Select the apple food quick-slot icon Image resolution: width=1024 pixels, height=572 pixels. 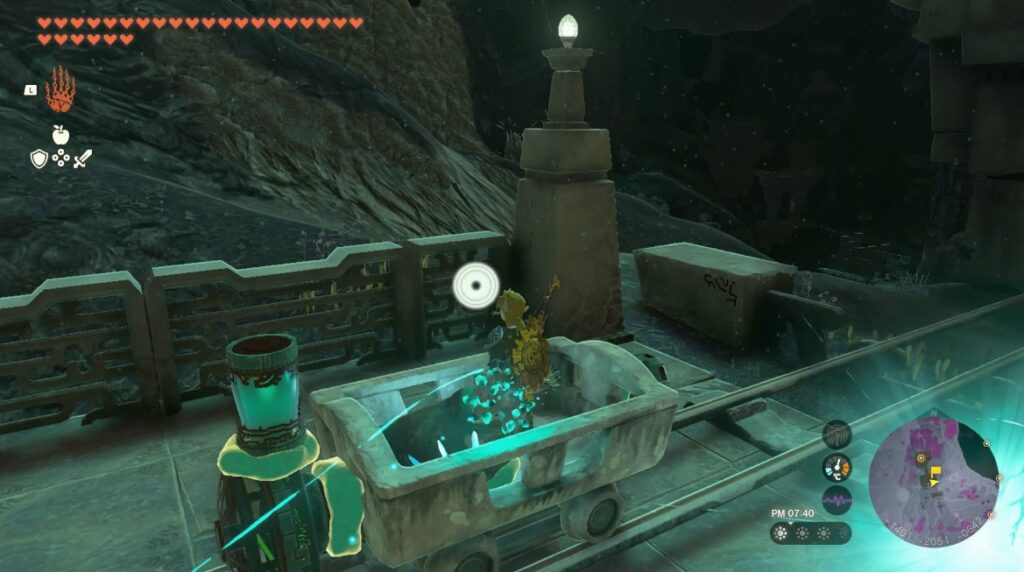60,134
